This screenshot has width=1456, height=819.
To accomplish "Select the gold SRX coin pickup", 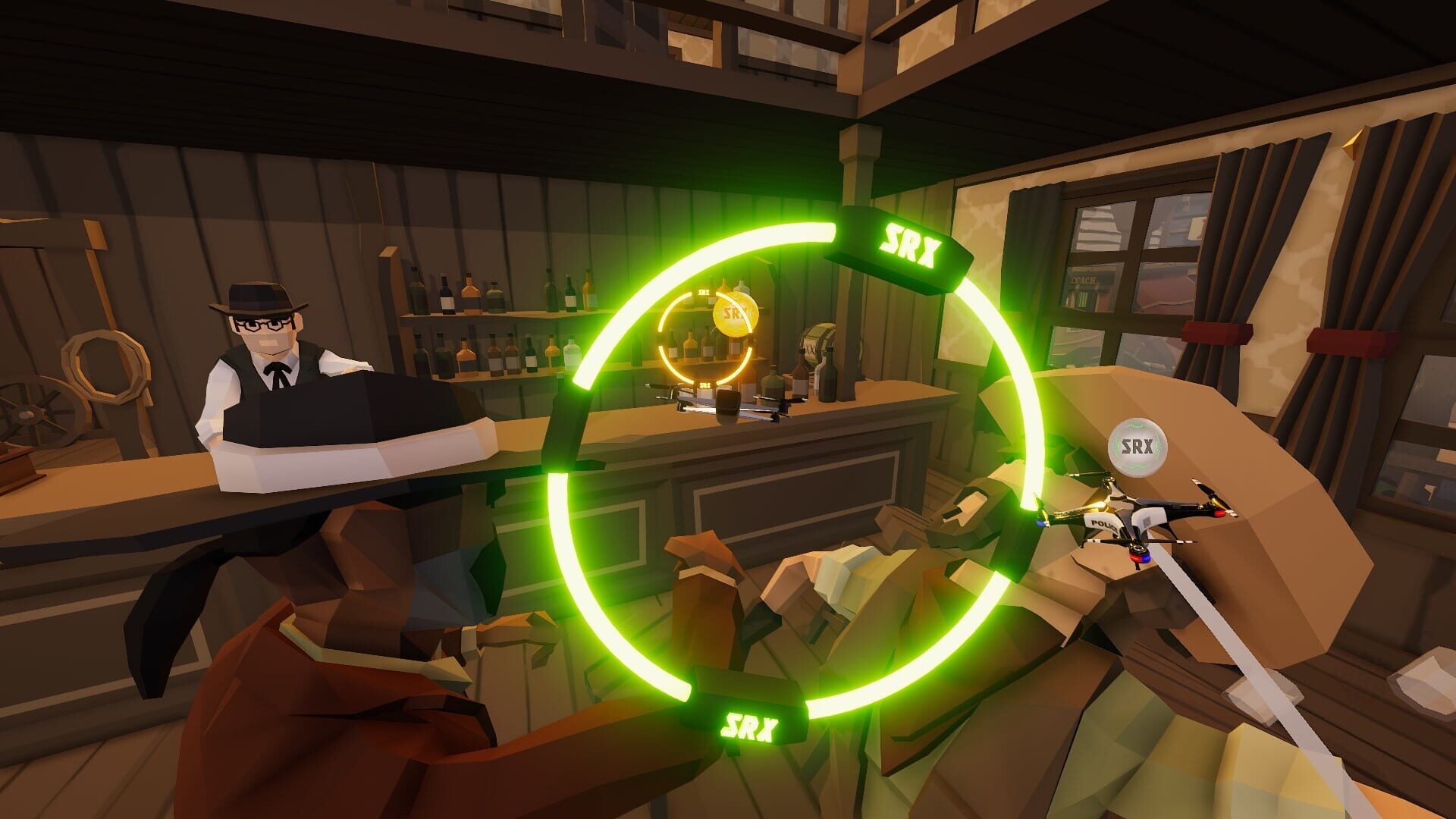I will (x=735, y=314).
